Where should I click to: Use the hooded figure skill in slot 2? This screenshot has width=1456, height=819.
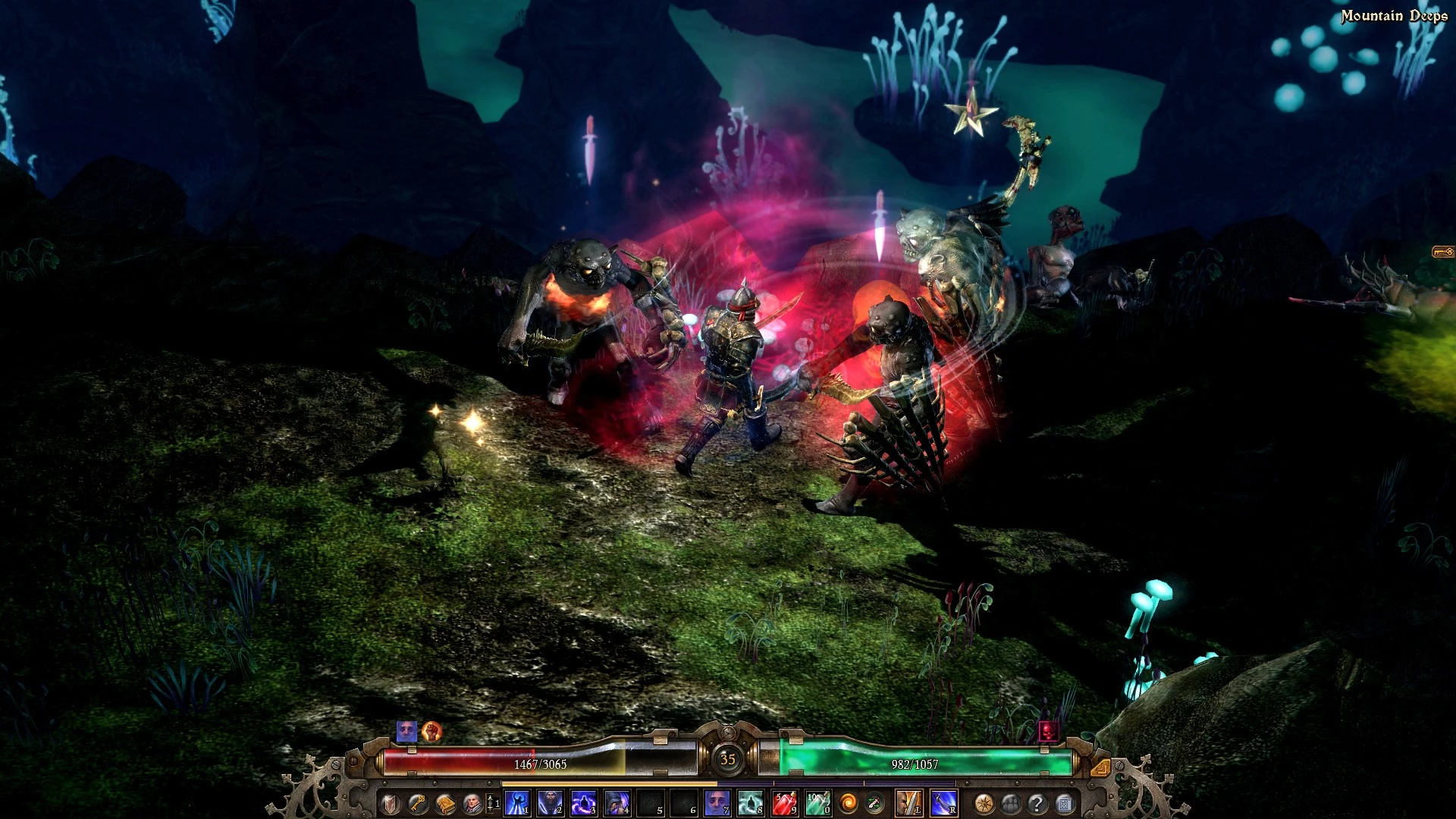coord(550,803)
